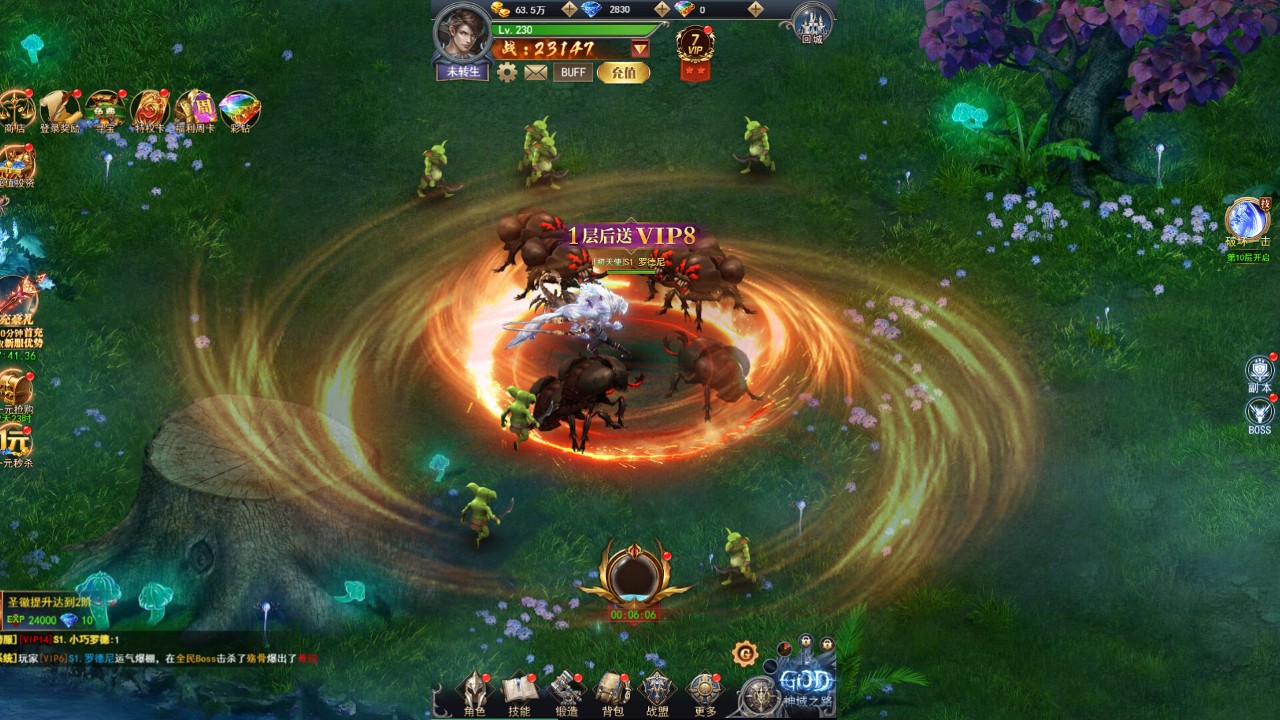1280x720 pixels.
Task: Enter the 副本 dungeon menu
Action: point(1260,373)
